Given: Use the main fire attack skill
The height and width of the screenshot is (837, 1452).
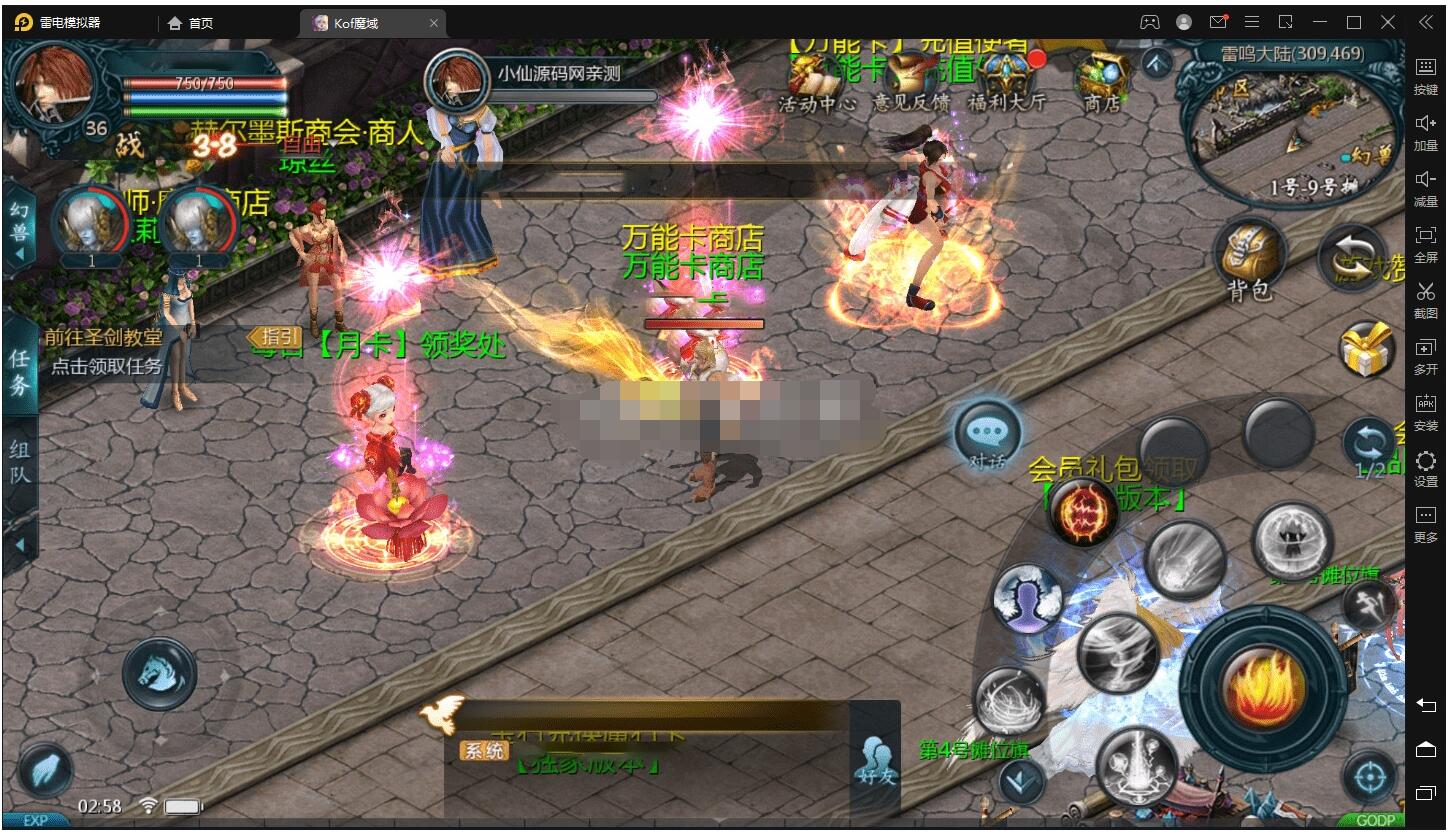Looking at the screenshot, I should point(1263,686).
